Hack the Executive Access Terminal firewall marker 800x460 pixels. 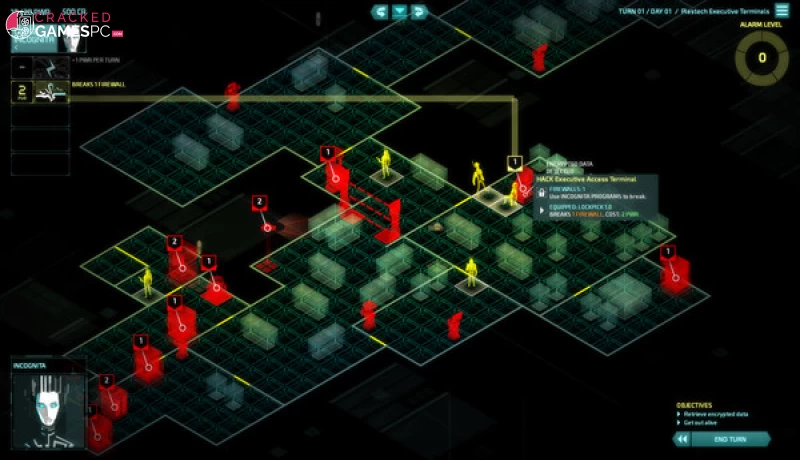click(515, 162)
